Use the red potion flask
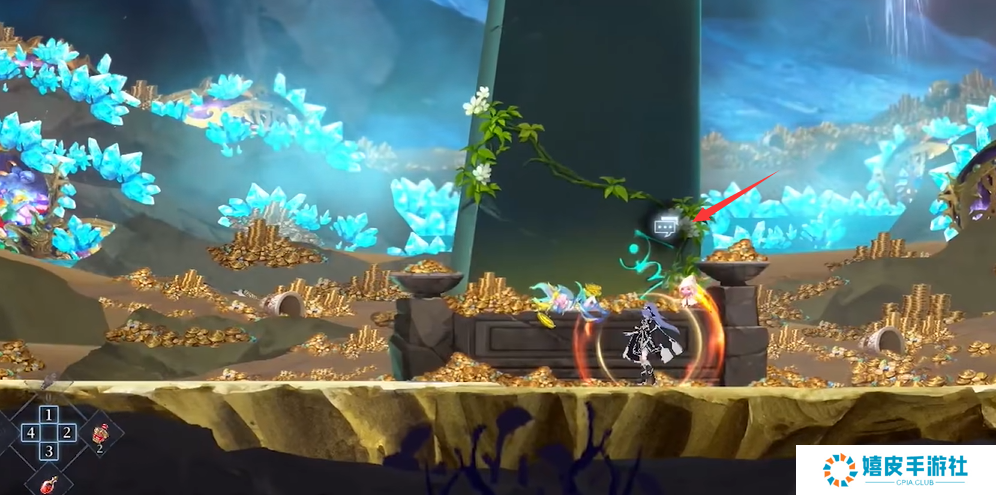996x495 pixels. click(x=48, y=483)
